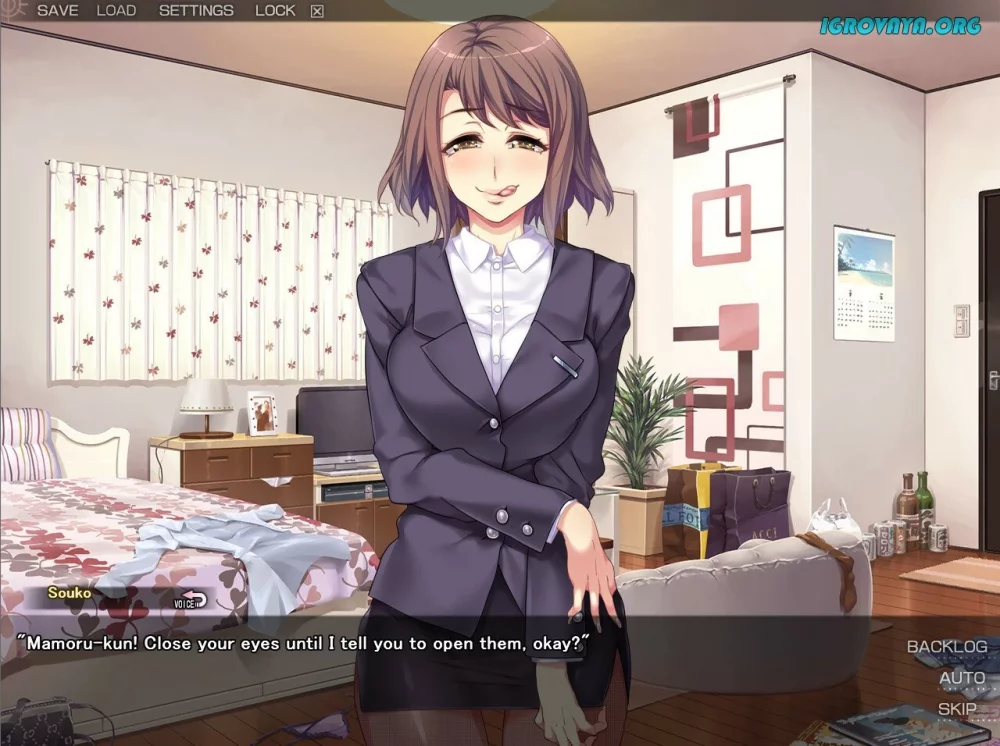Image resolution: width=1000 pixels, height=746 pixels.
Task: Open the BACKLOG
Action: [946, 647]
